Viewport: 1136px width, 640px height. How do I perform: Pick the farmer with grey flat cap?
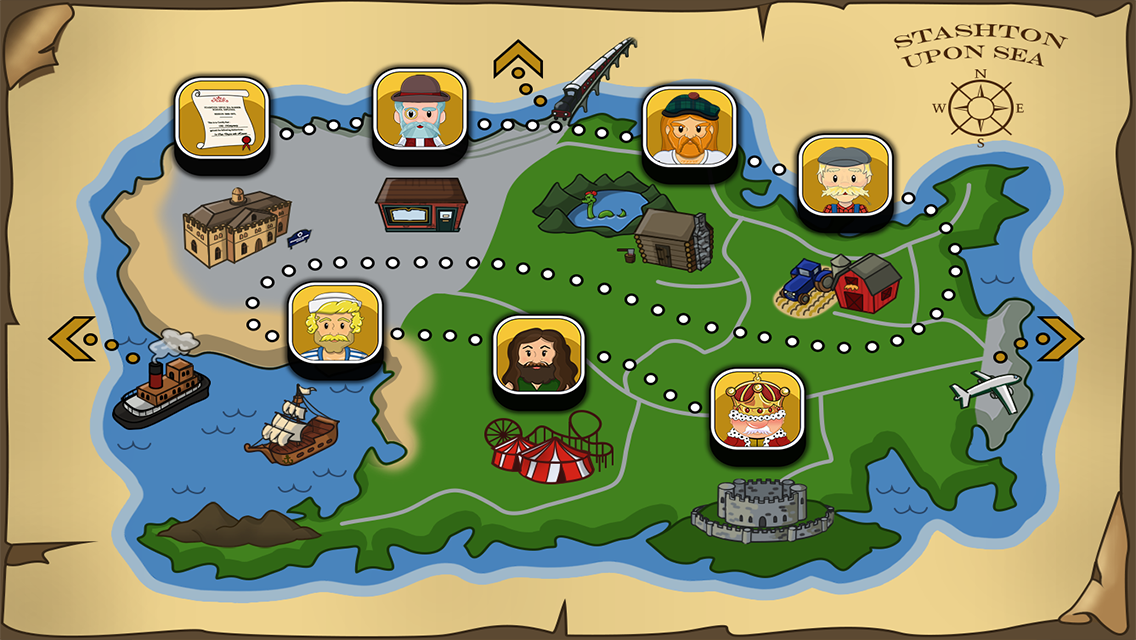point(845,176)
